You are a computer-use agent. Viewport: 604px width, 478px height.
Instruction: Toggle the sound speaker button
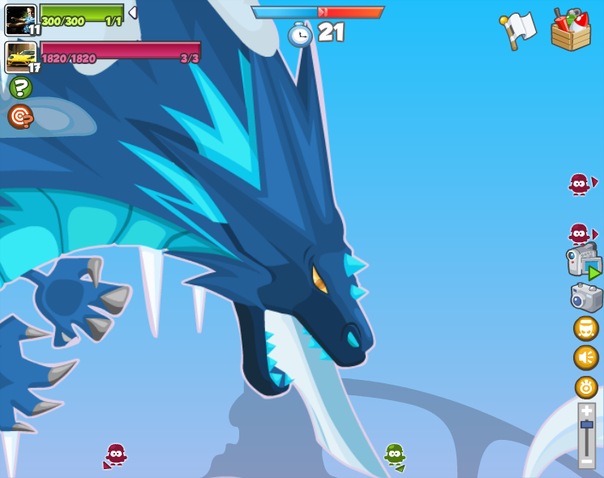tap(586, 358)
